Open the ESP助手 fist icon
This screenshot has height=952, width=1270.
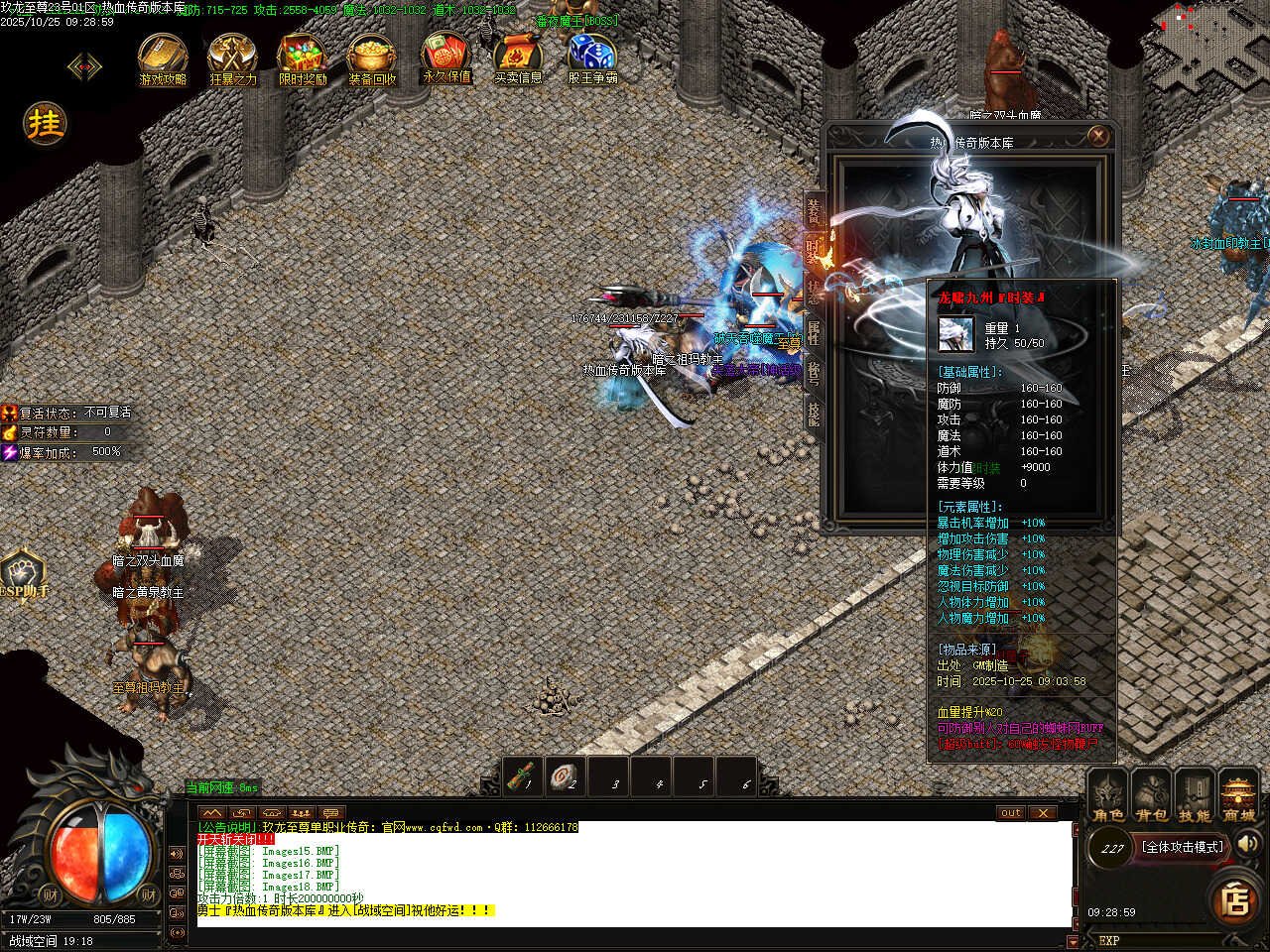tap(23, 574)
